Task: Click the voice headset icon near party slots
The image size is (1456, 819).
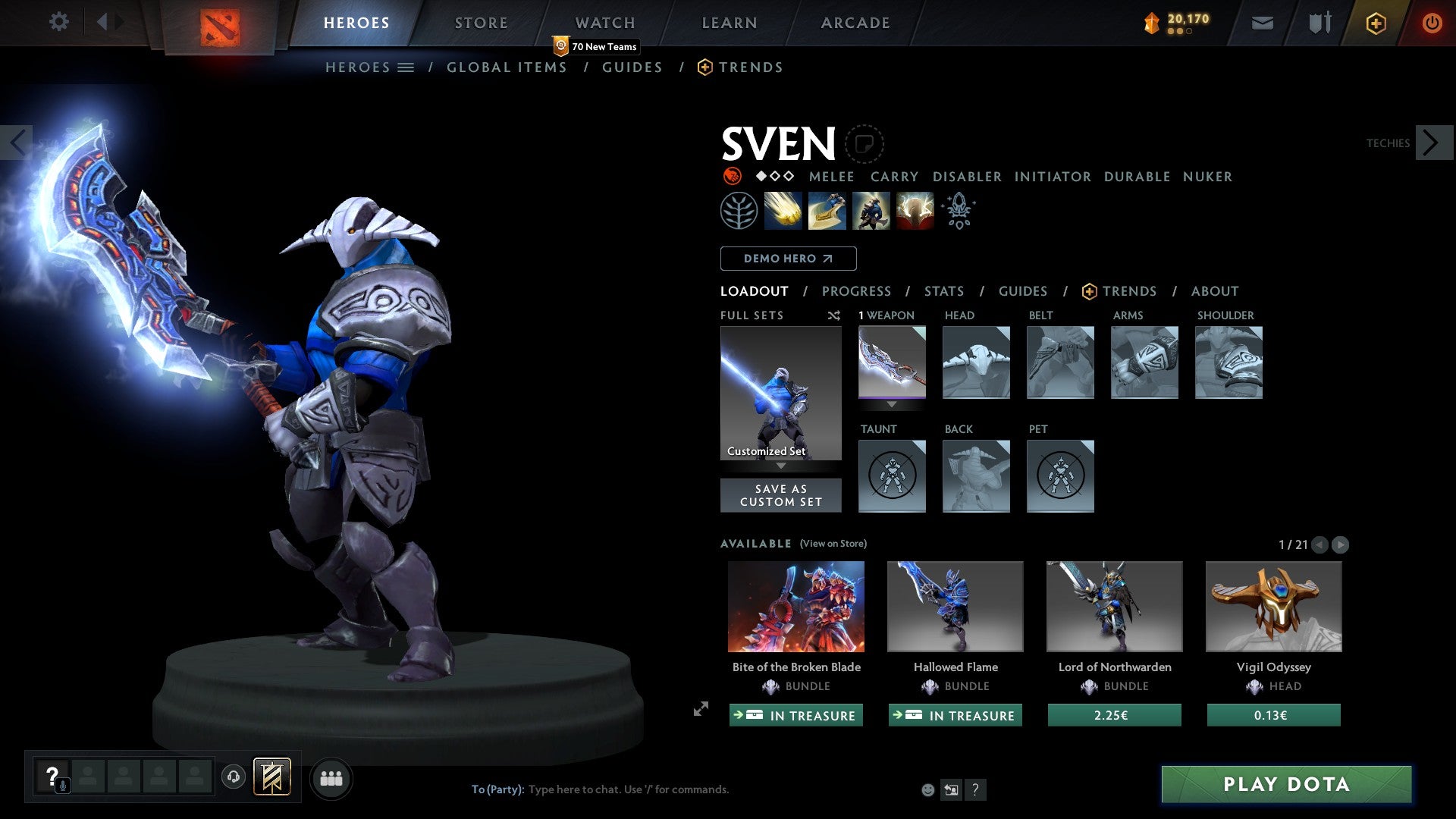Action: coord(233,777)
